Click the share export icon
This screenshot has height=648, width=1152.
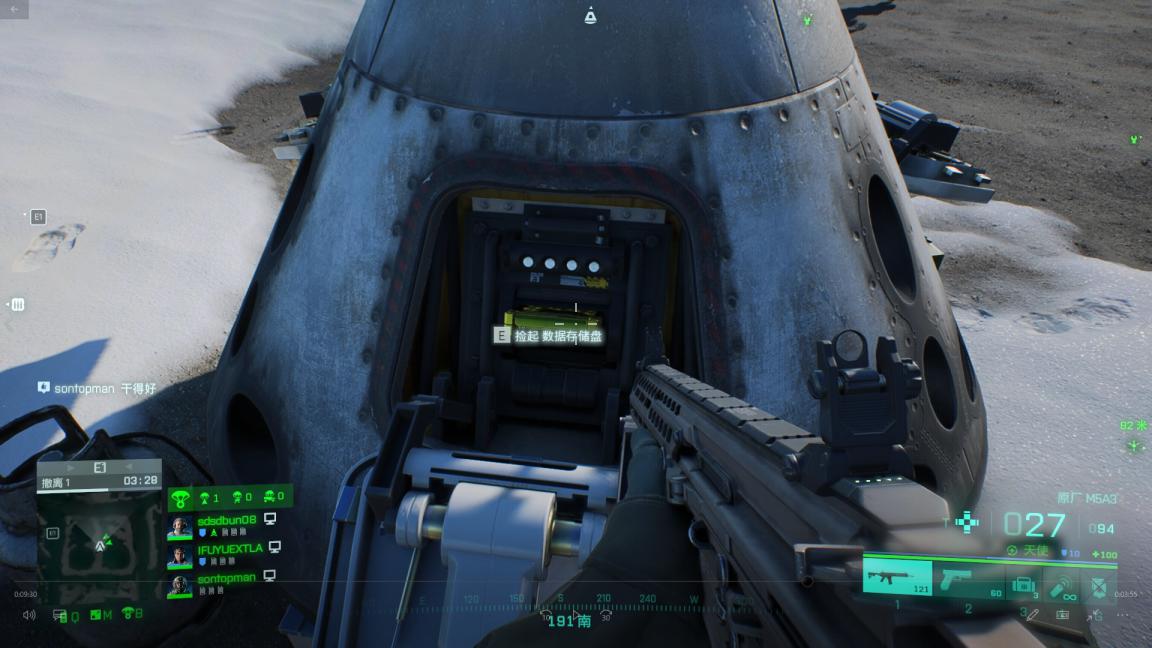(1093, 614)
